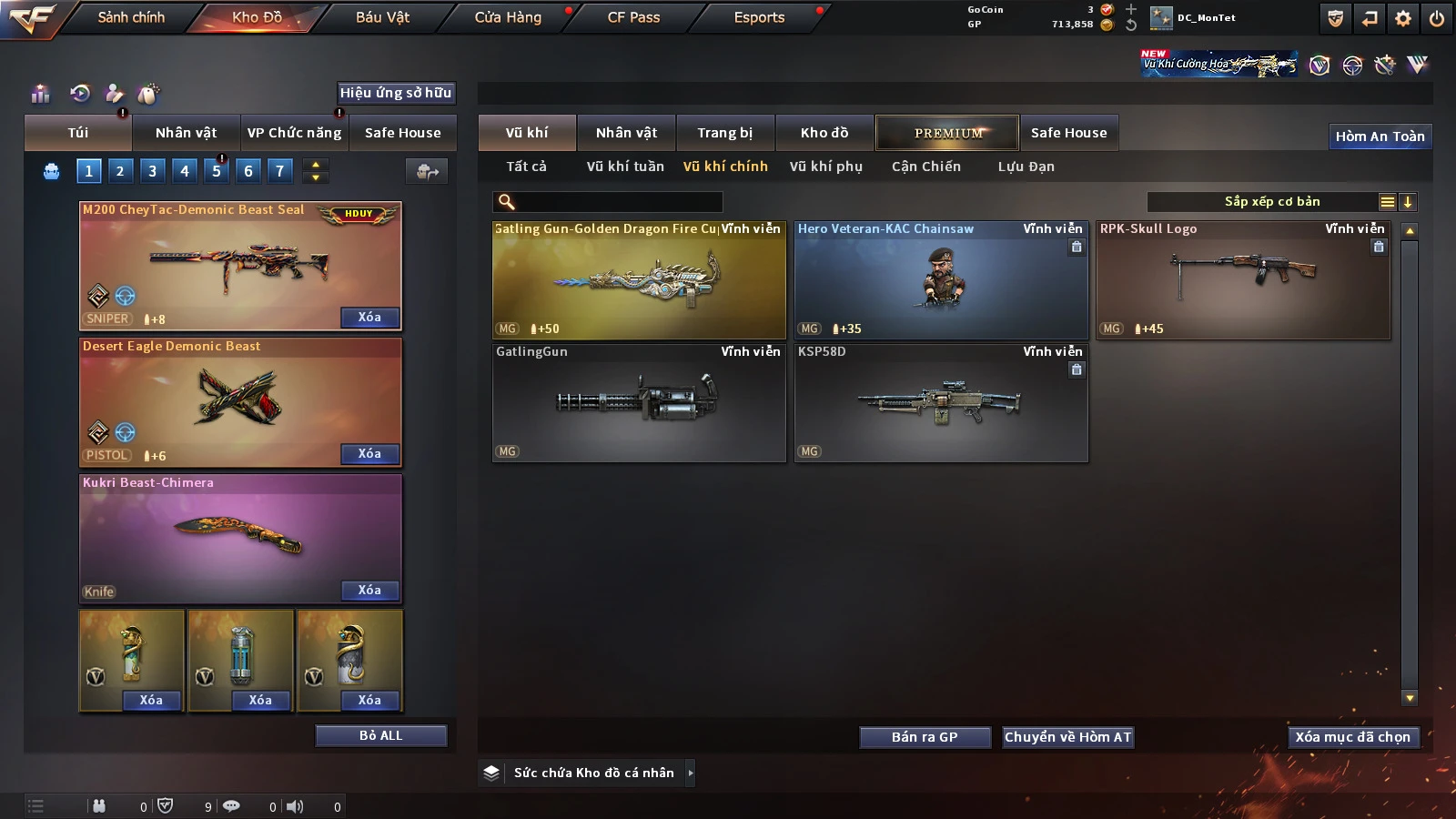Screen dimensions: 1456x819
Task: Click the Bỏ ALL button
Action: pyautogui.click(x=380, y=735)
